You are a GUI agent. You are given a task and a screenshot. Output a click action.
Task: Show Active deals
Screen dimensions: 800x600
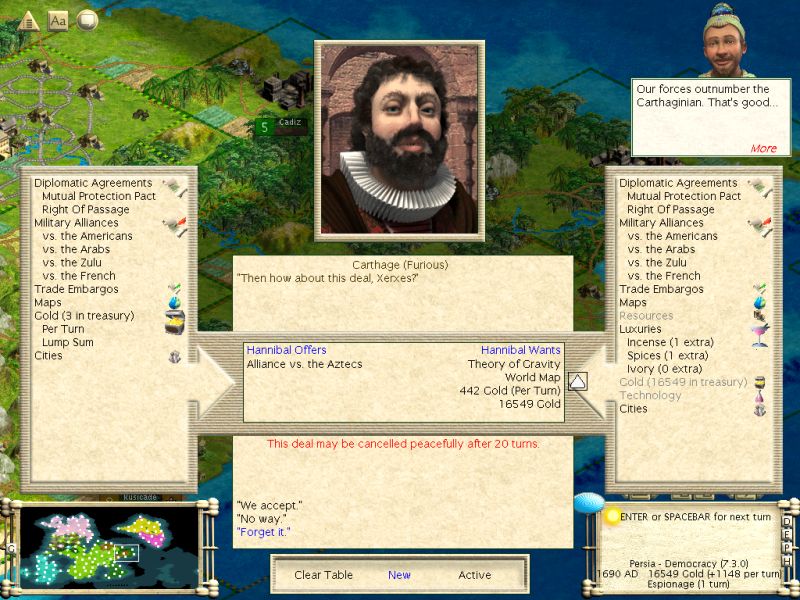475,575
